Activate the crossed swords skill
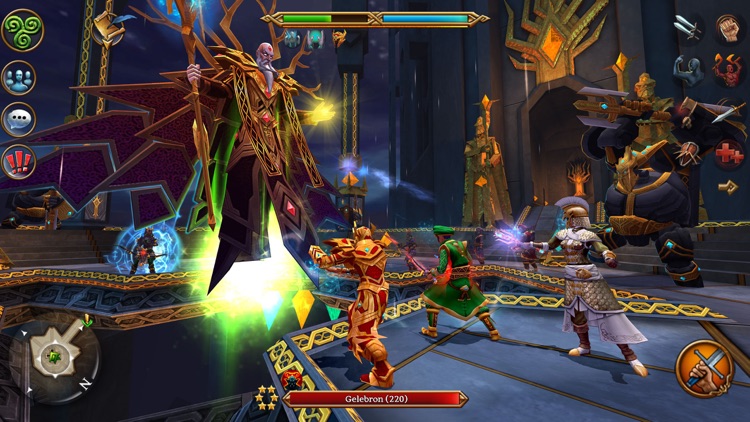The width and height of the screenshot is (750, 422). pos(688,28)
